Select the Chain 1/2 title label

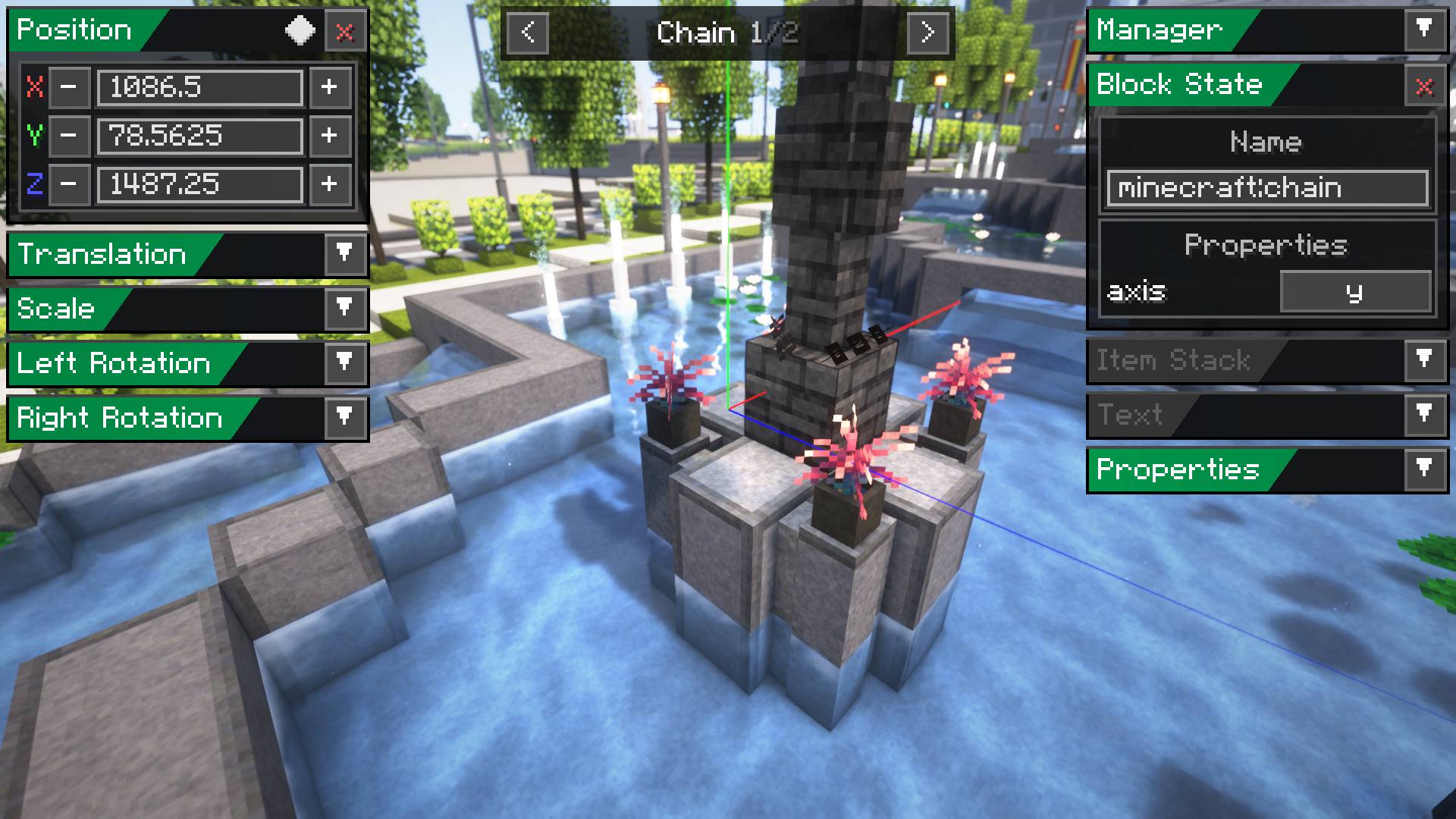728,34
